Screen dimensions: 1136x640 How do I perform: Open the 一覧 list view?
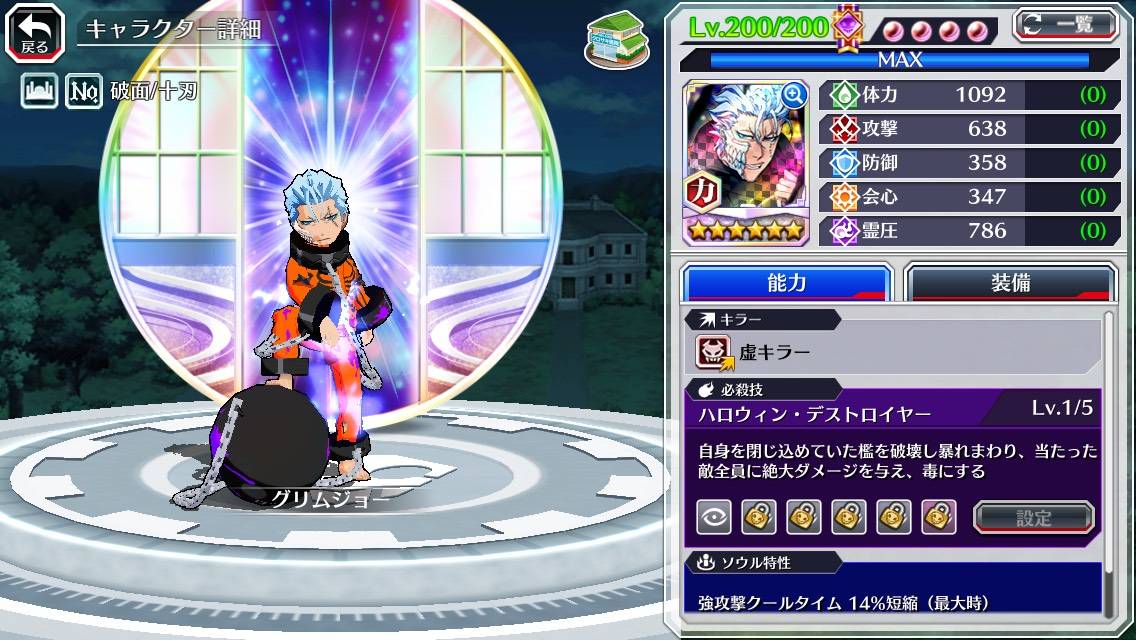1064,24
